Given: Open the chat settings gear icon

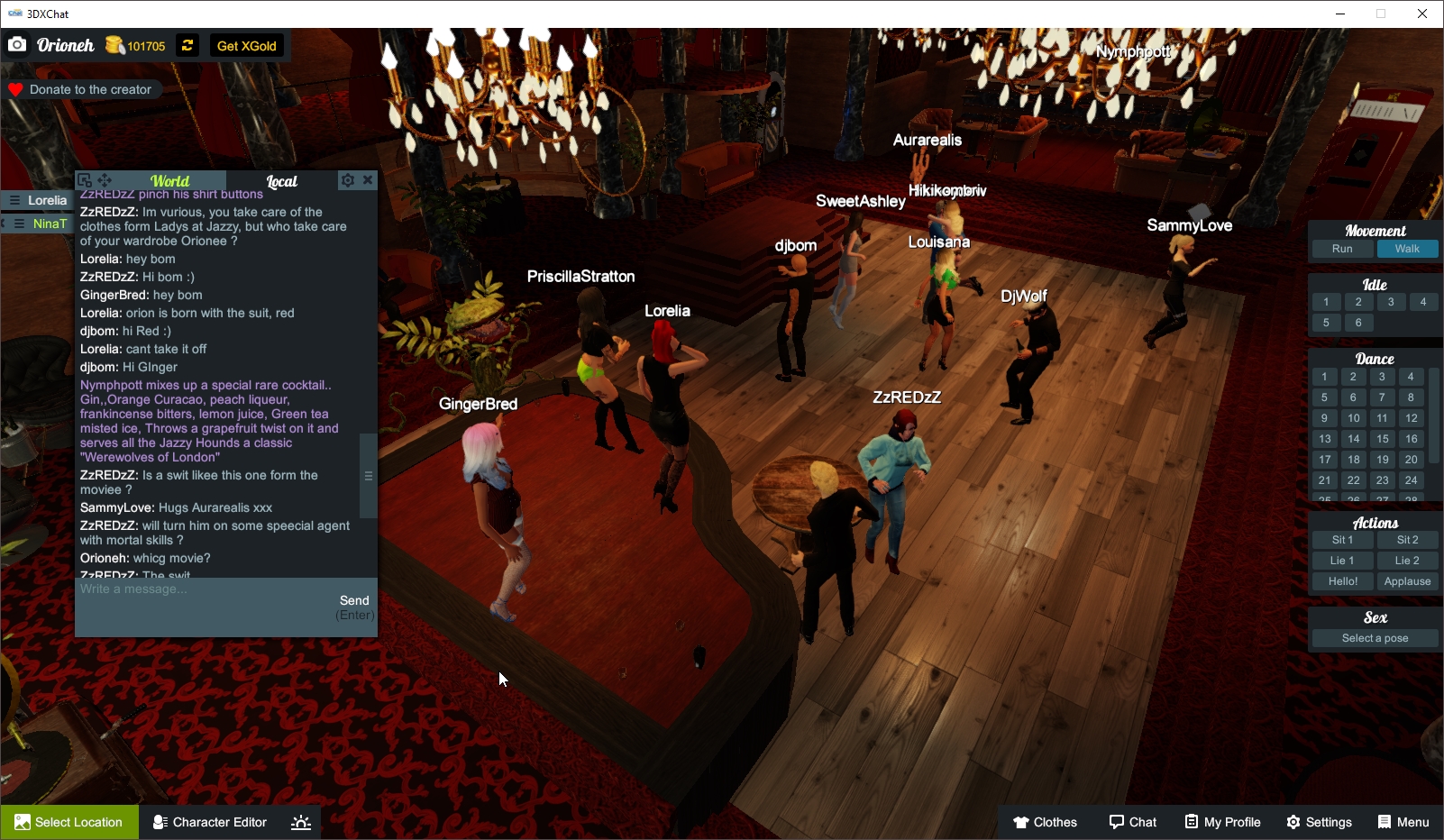Looking at the screenshot, I should click(348, 180).
